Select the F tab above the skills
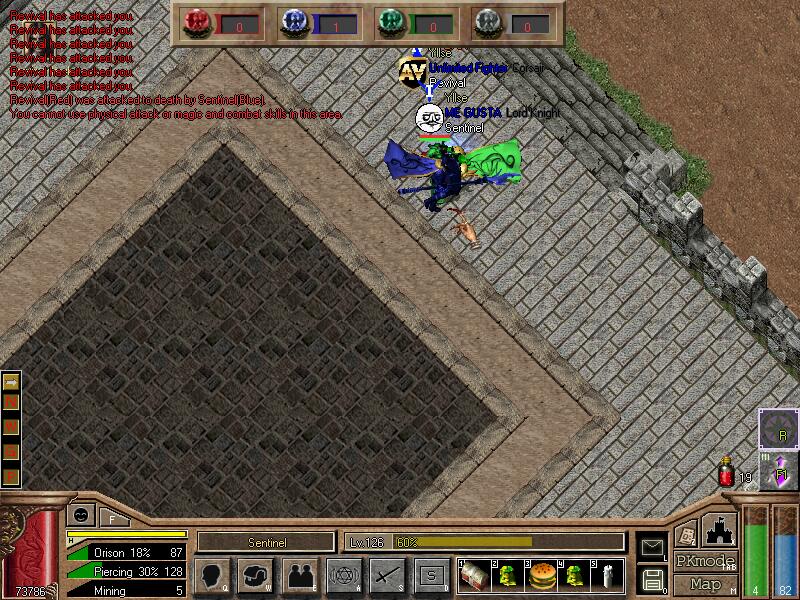Screen dimensions: 800x600 click(x=112, y=518)
